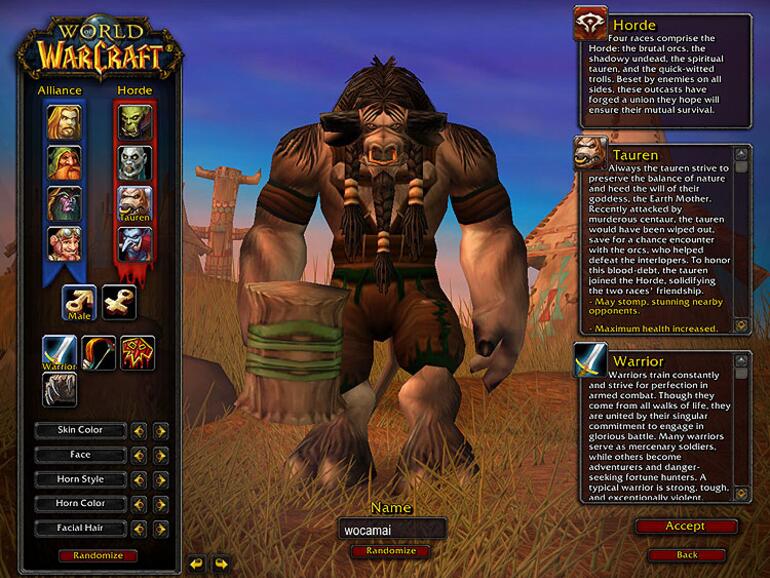
Task: Pick the Troll race portrait
Action: tap(135, 243)
